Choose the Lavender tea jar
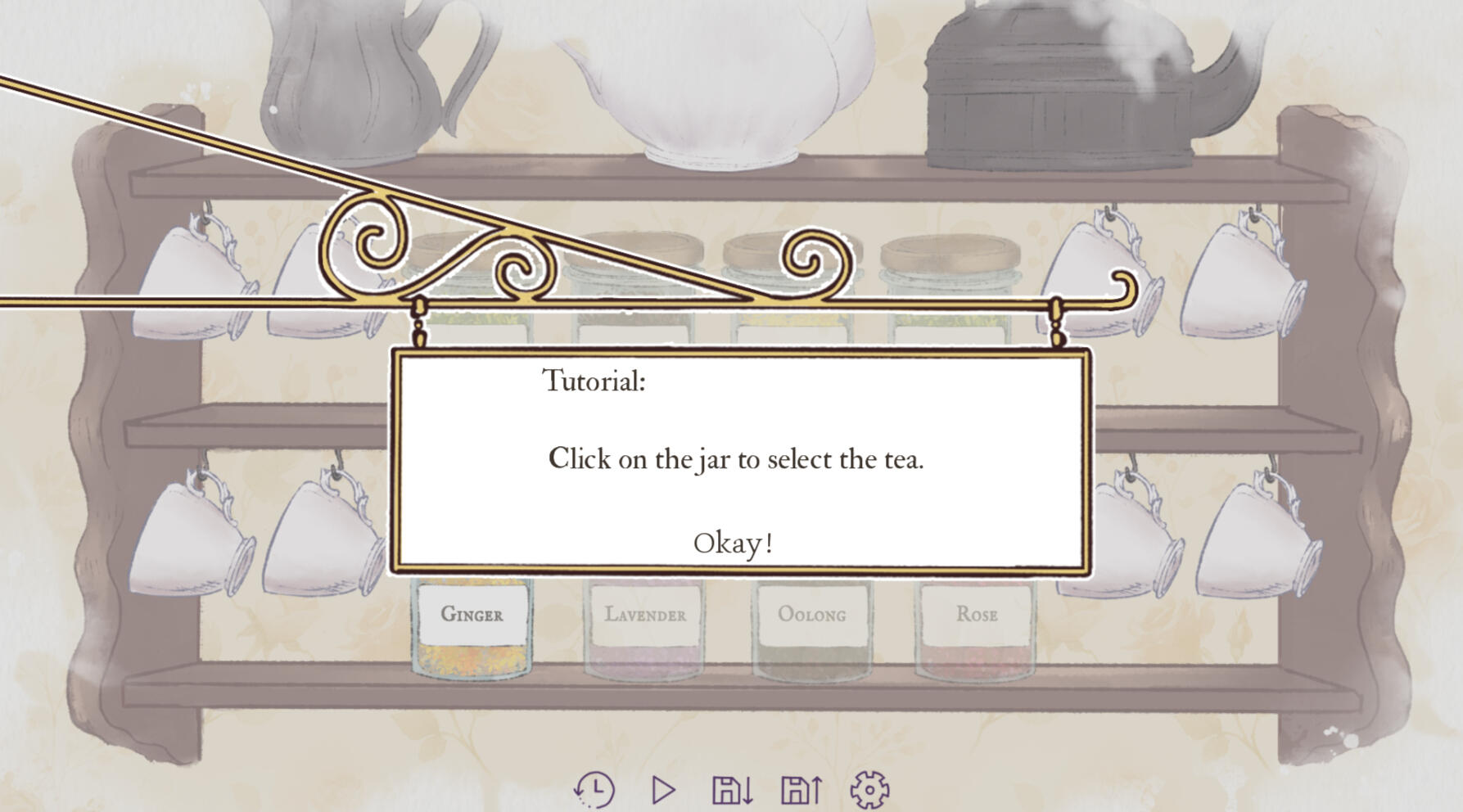The height and width of the screenshot is (812, 1463). 645,626
